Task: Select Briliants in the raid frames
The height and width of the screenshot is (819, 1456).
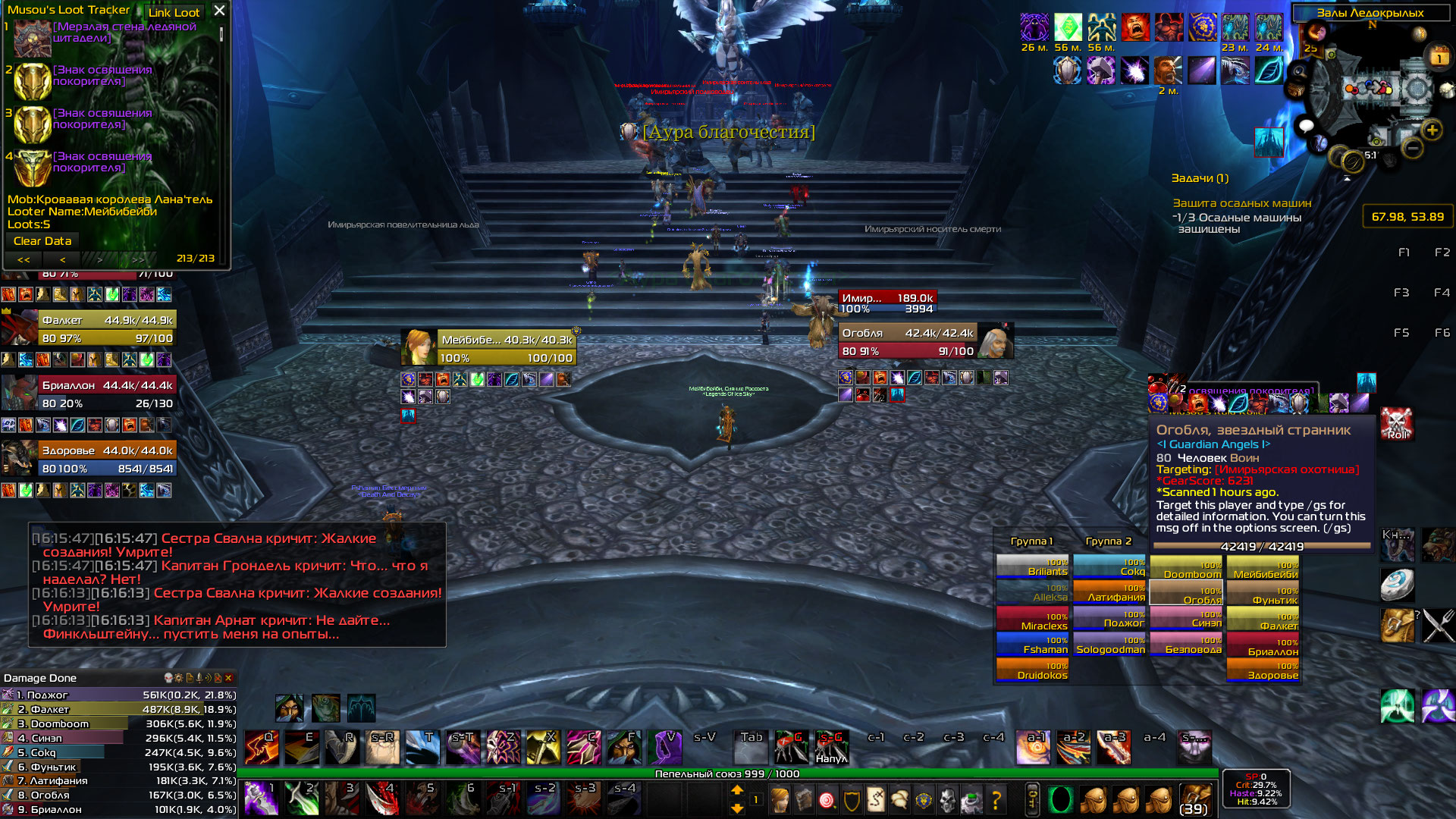Action: coord(1033,567)
